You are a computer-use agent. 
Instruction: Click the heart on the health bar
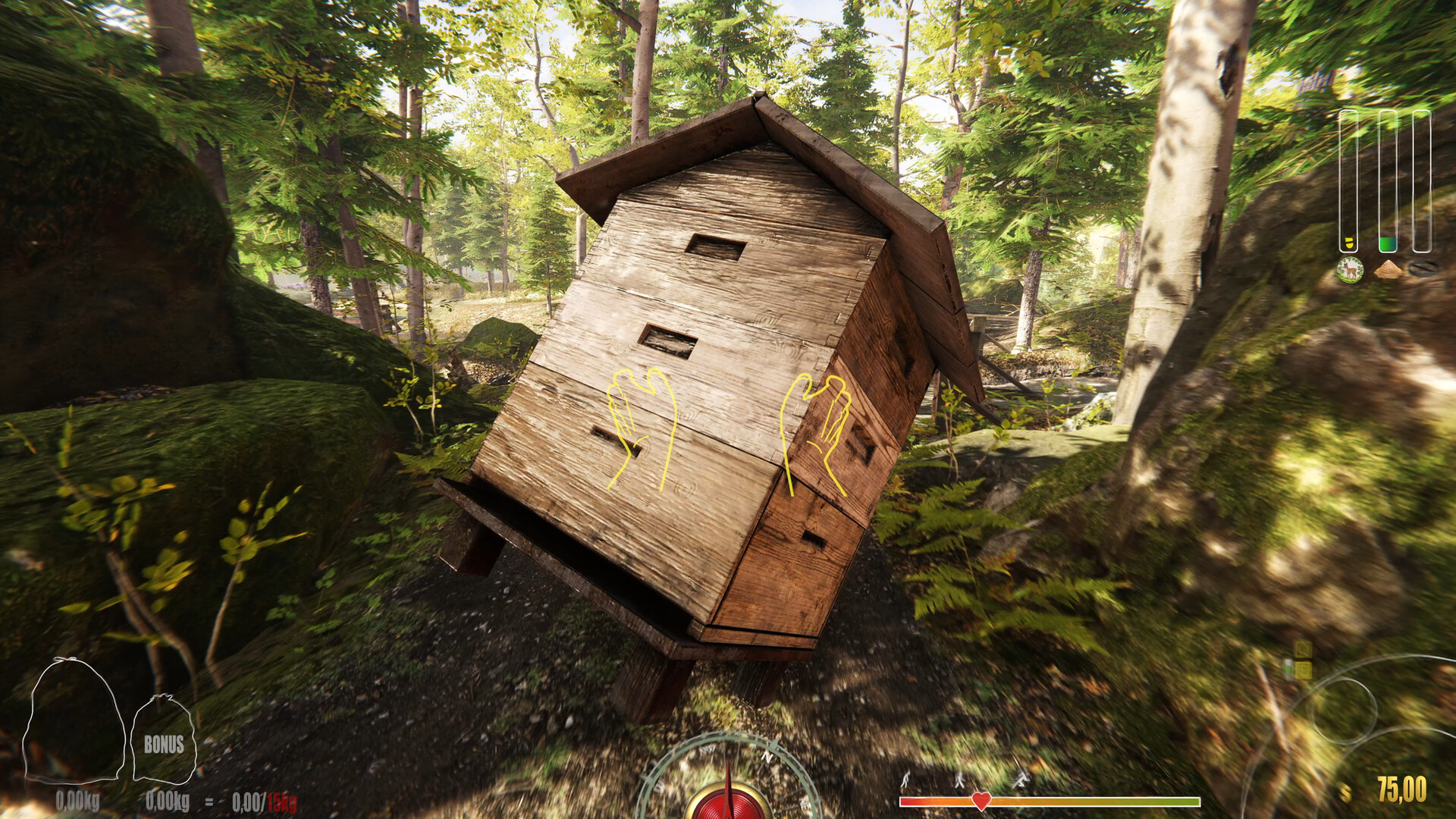click(x=981, y=800)
